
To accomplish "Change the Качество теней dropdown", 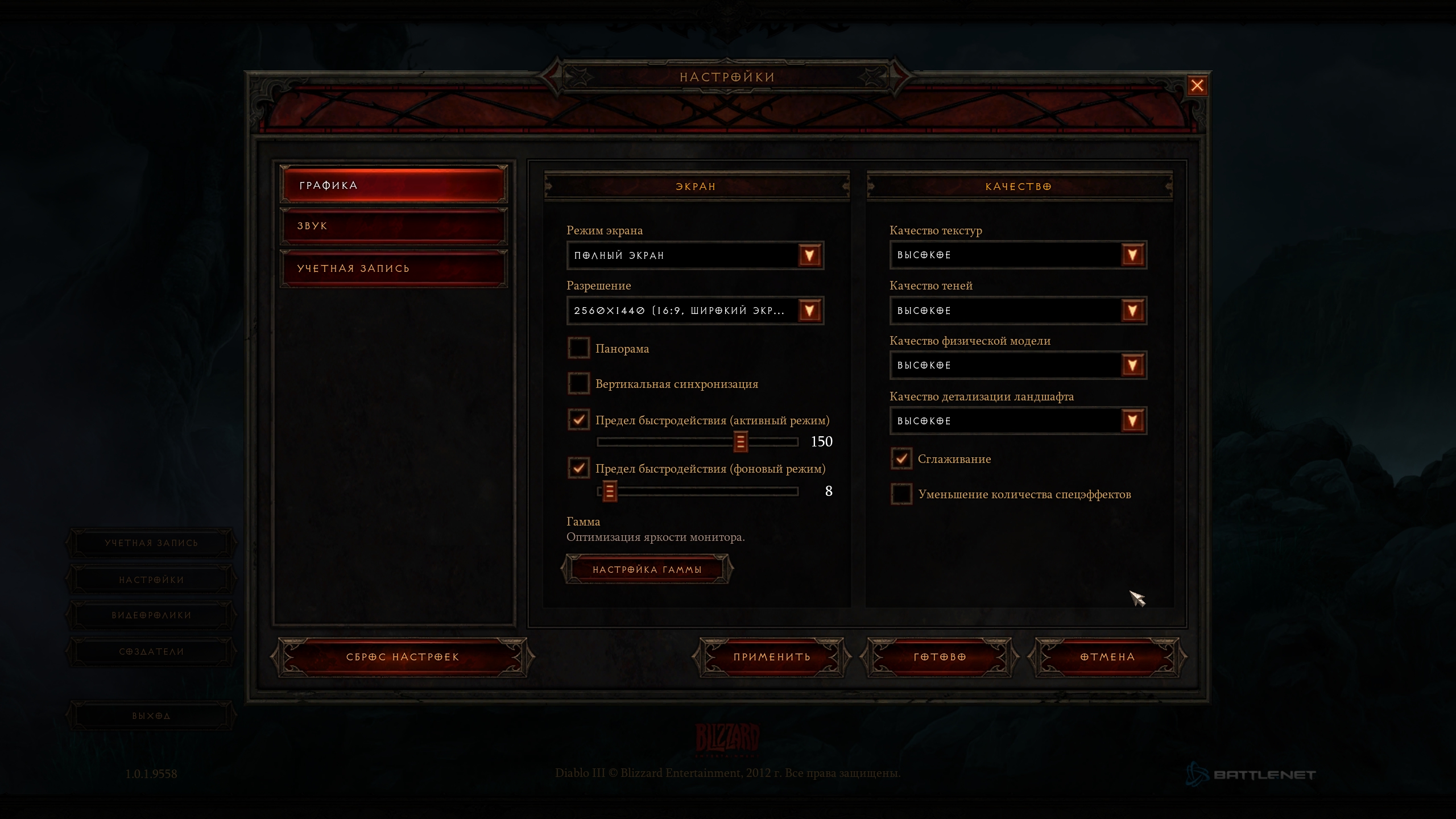I will 1132,311.
